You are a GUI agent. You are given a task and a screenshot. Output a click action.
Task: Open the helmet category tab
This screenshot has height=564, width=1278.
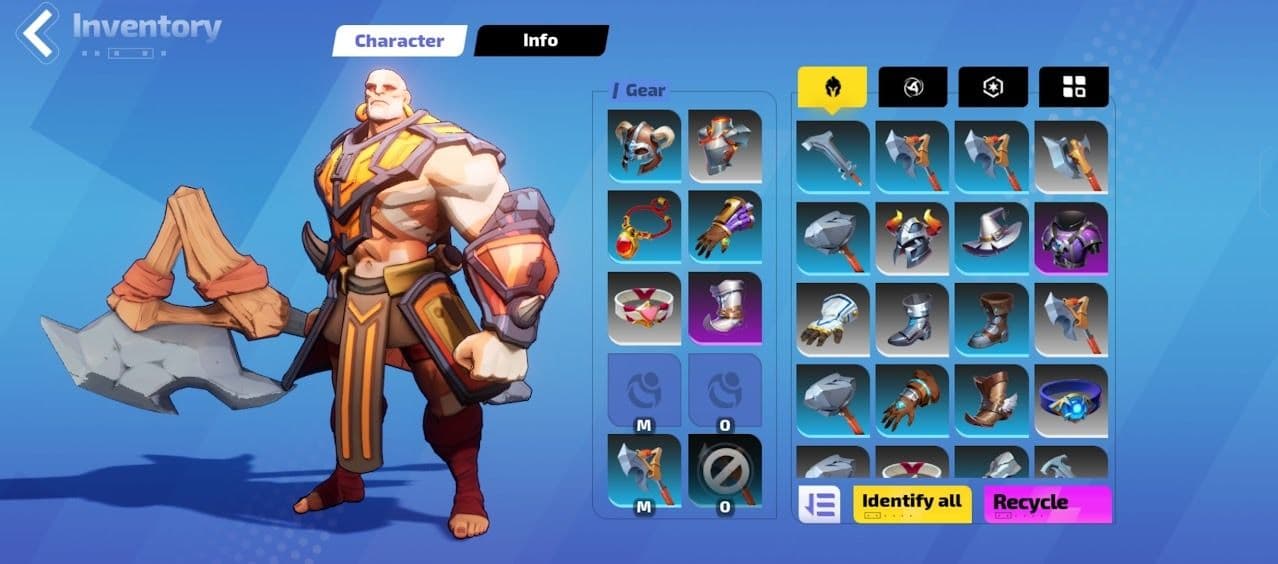(832, 87)
